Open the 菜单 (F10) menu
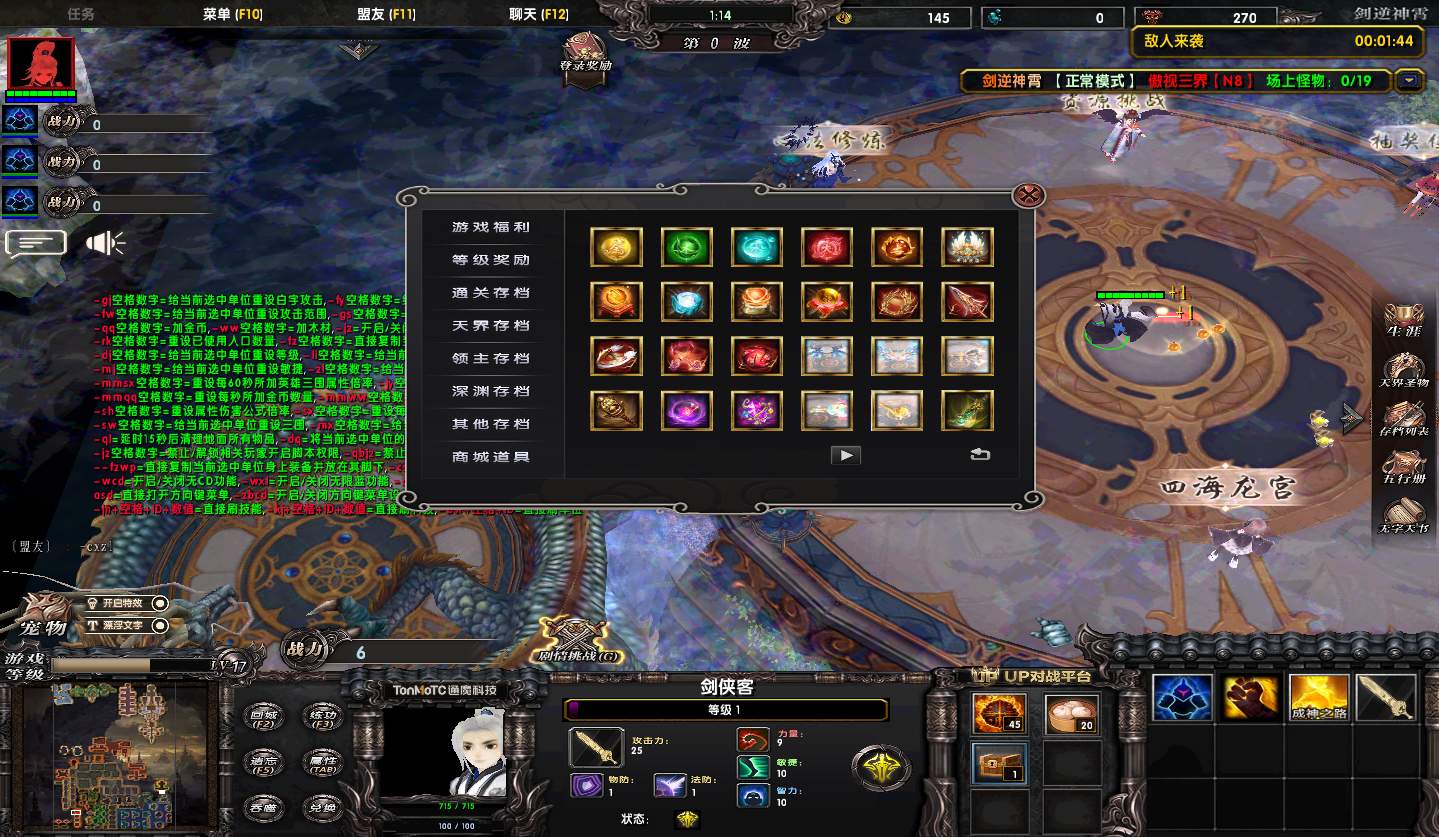 tap(232, 15)
